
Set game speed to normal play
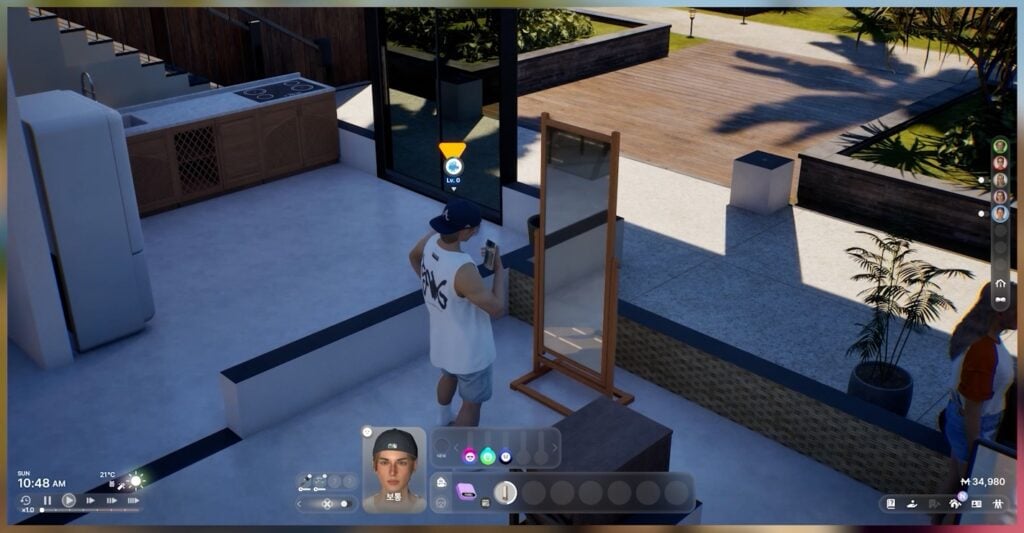point(69,500)
